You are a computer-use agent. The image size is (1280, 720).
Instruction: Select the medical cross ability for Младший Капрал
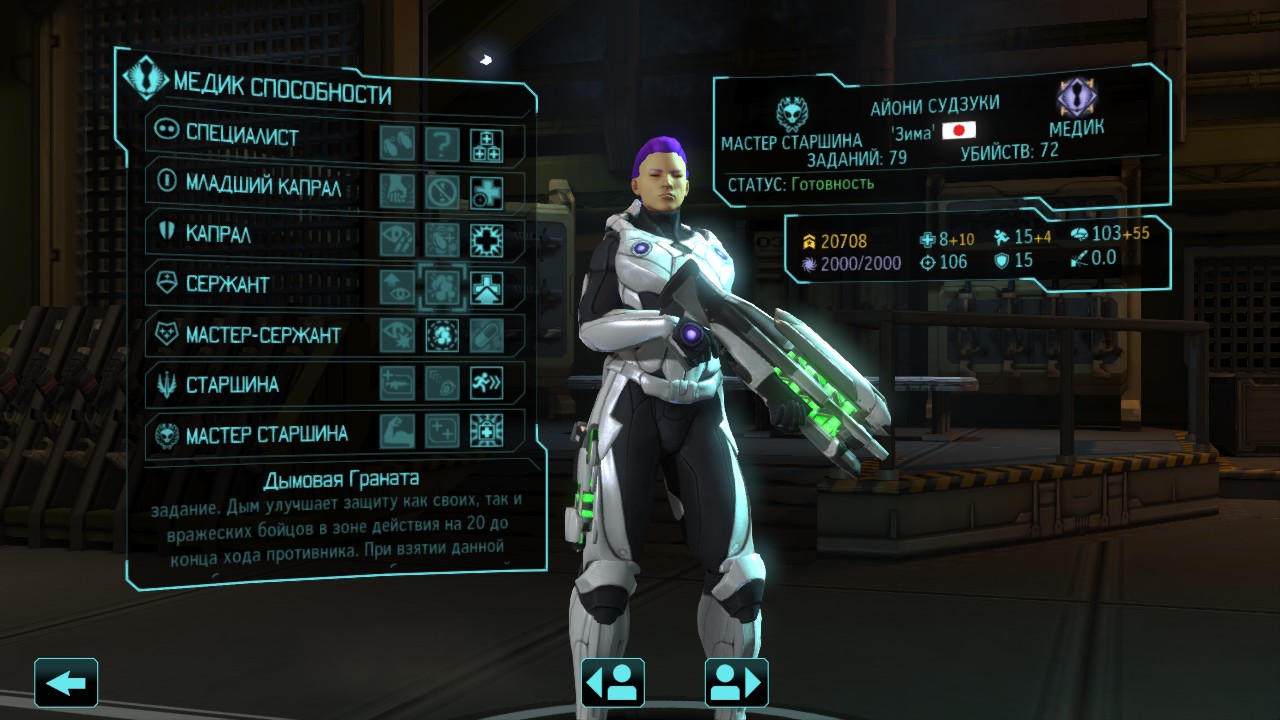(487, 191)
